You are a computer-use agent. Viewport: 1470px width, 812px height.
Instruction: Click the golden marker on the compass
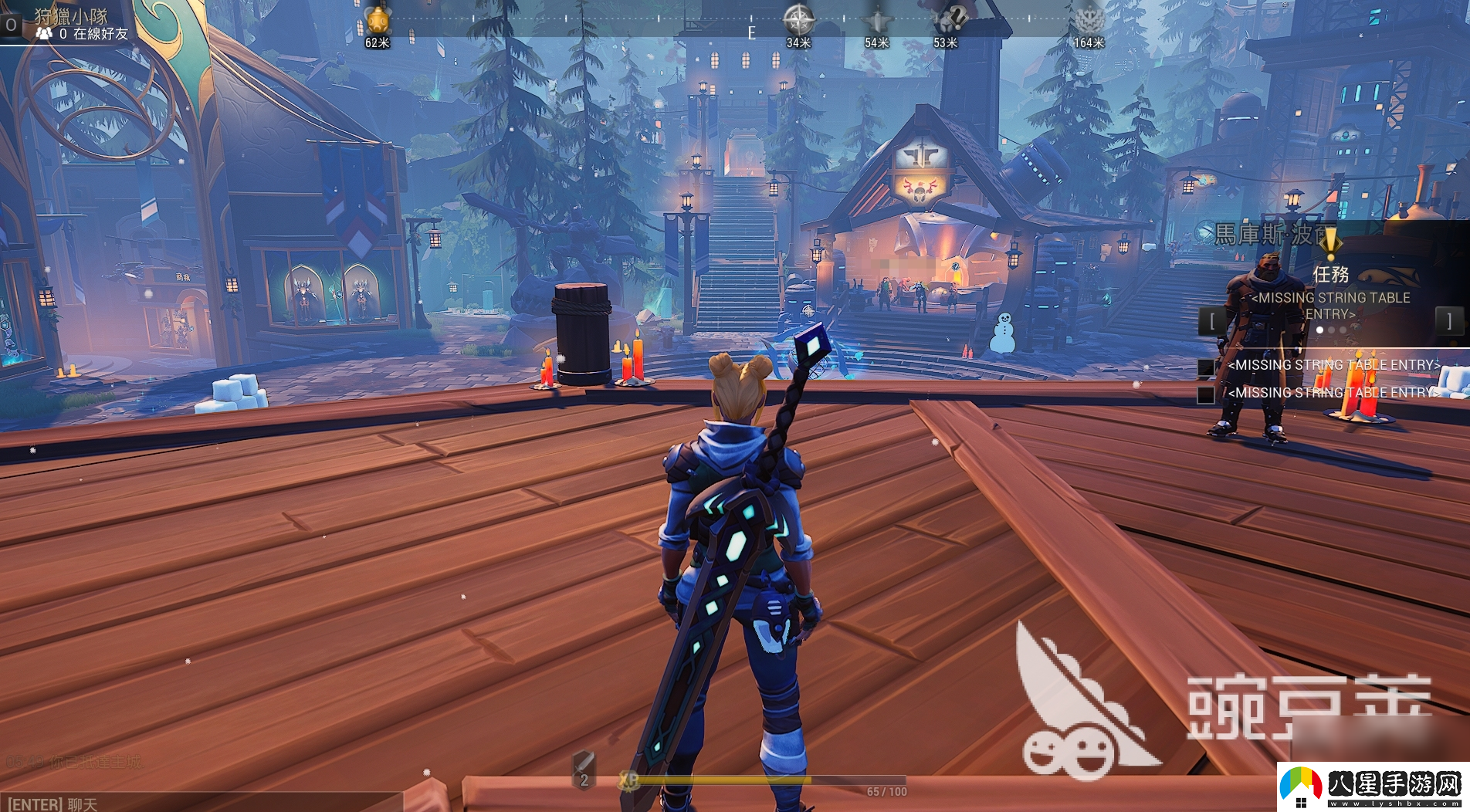[x=378, y=20]
